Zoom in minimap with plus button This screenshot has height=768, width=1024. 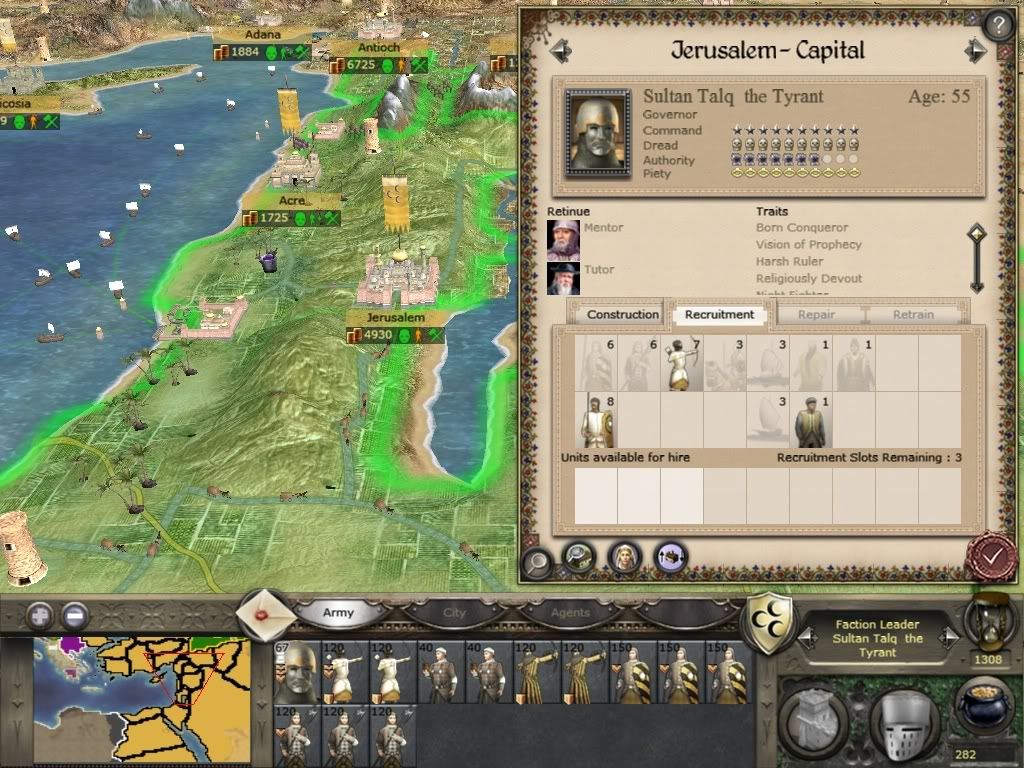tap(40, 615)
